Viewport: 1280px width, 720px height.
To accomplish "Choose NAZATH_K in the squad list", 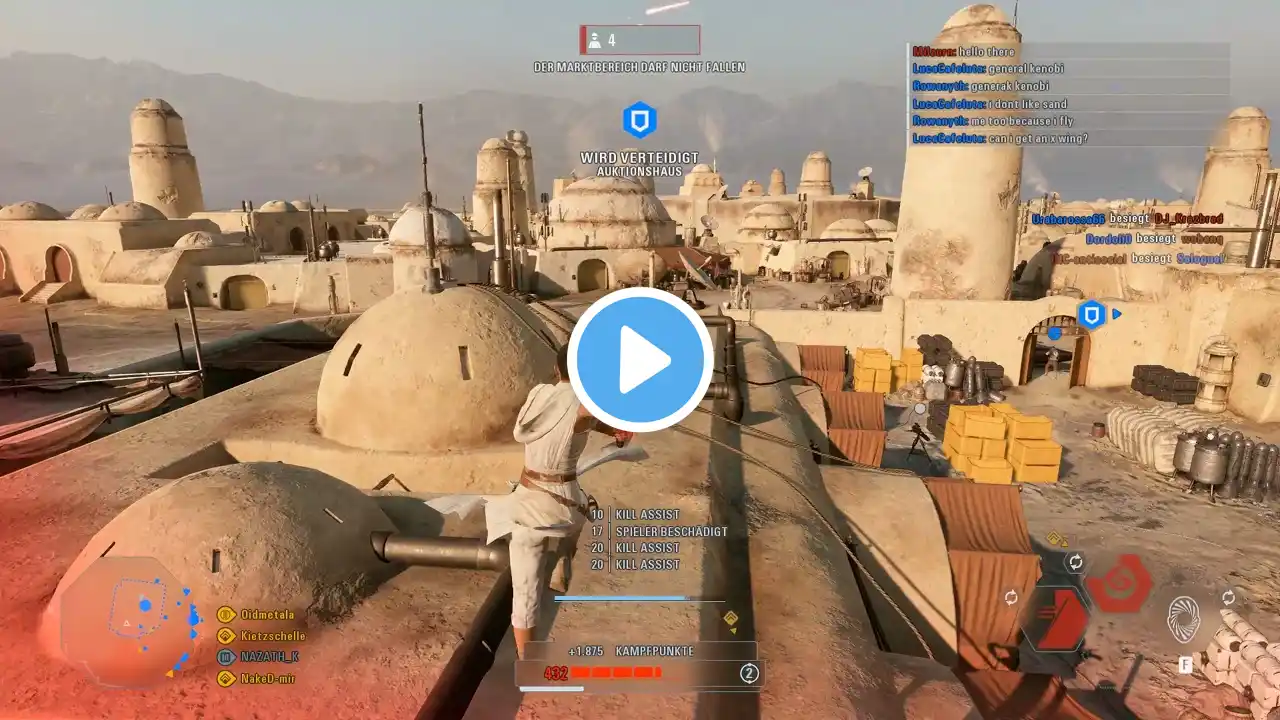I will (x=268, y=657).
